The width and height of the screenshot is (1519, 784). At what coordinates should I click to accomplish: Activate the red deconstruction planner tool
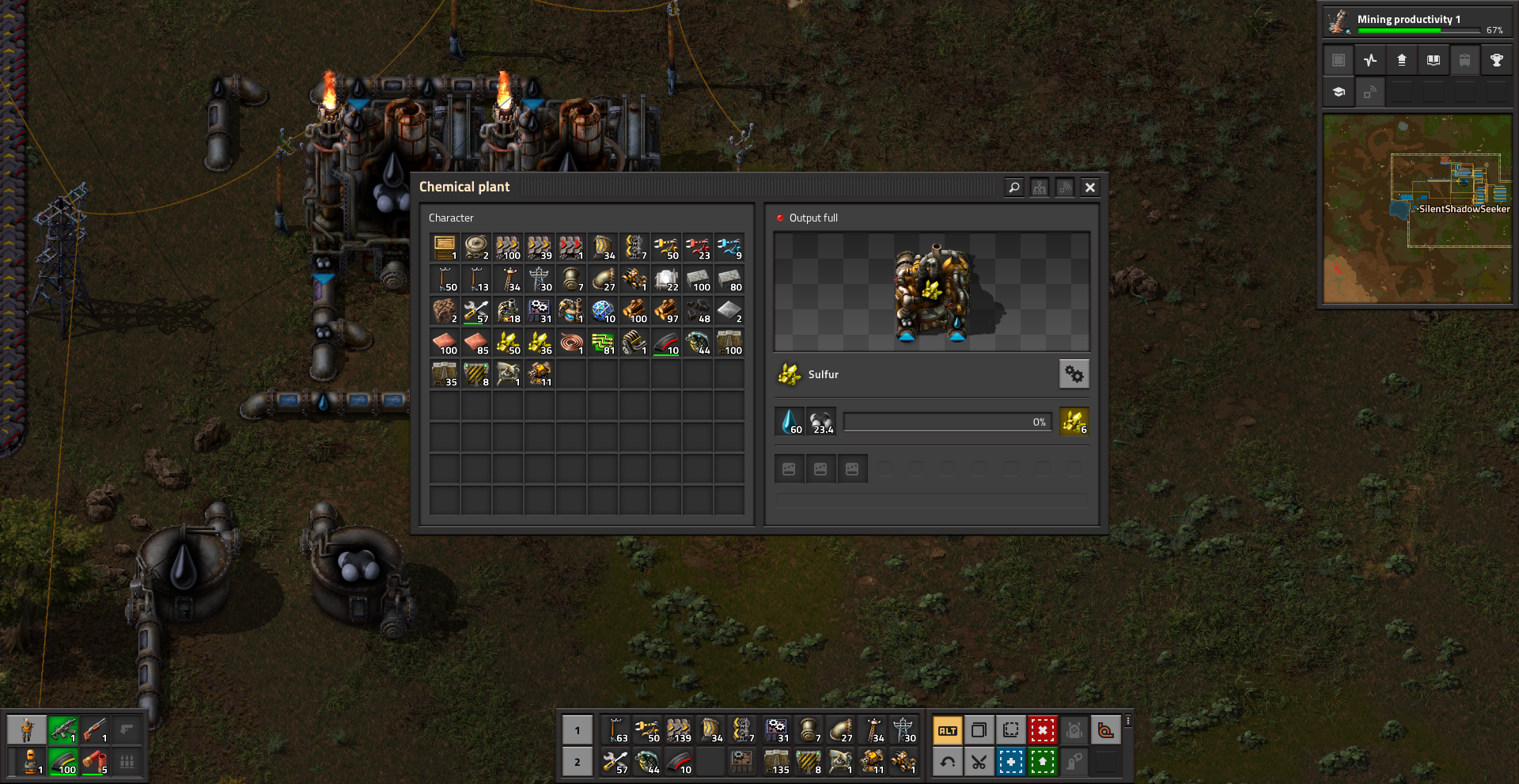point(1043,730)
